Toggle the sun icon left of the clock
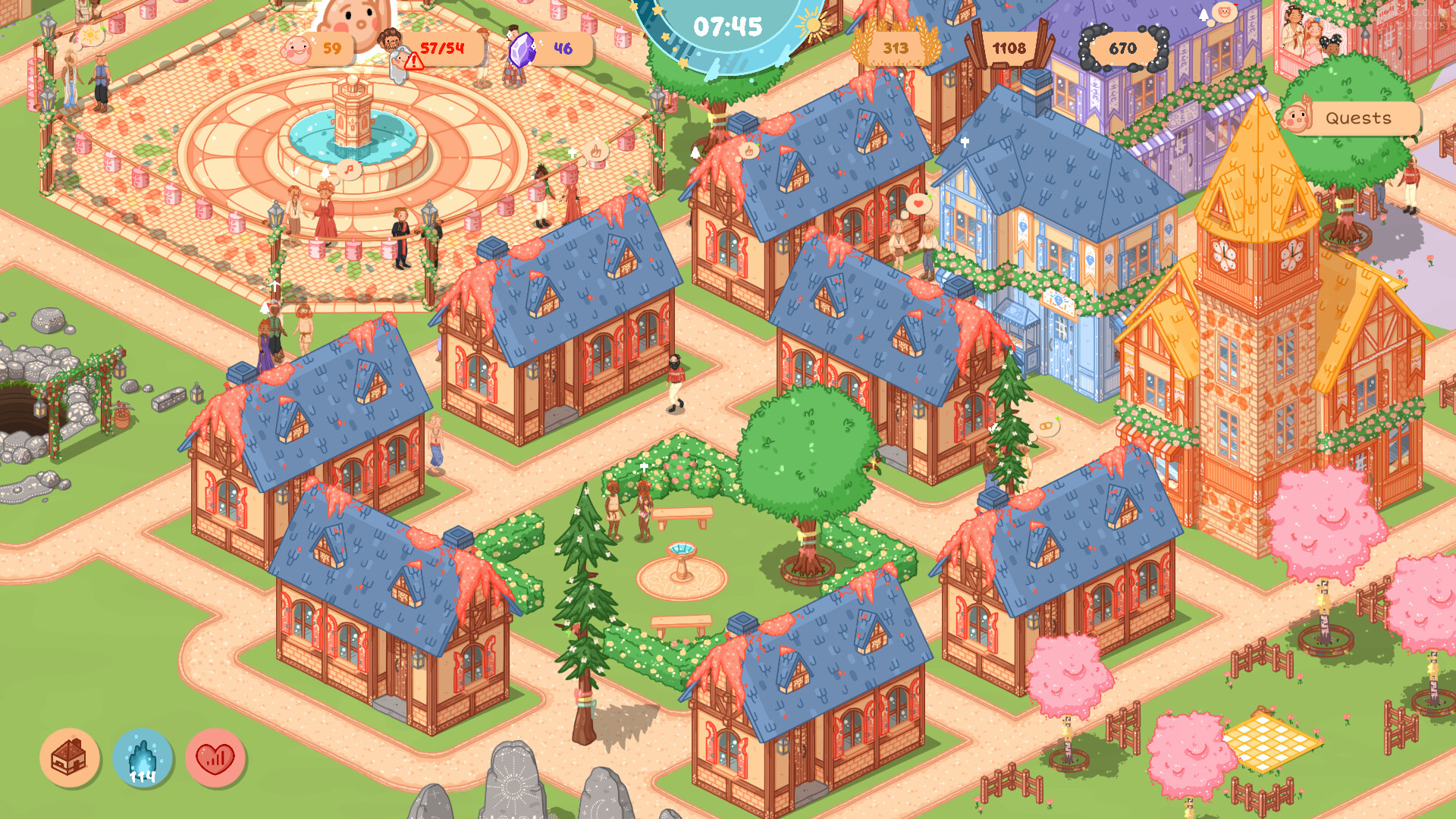 pyautogui.click(x=92, y=34)
